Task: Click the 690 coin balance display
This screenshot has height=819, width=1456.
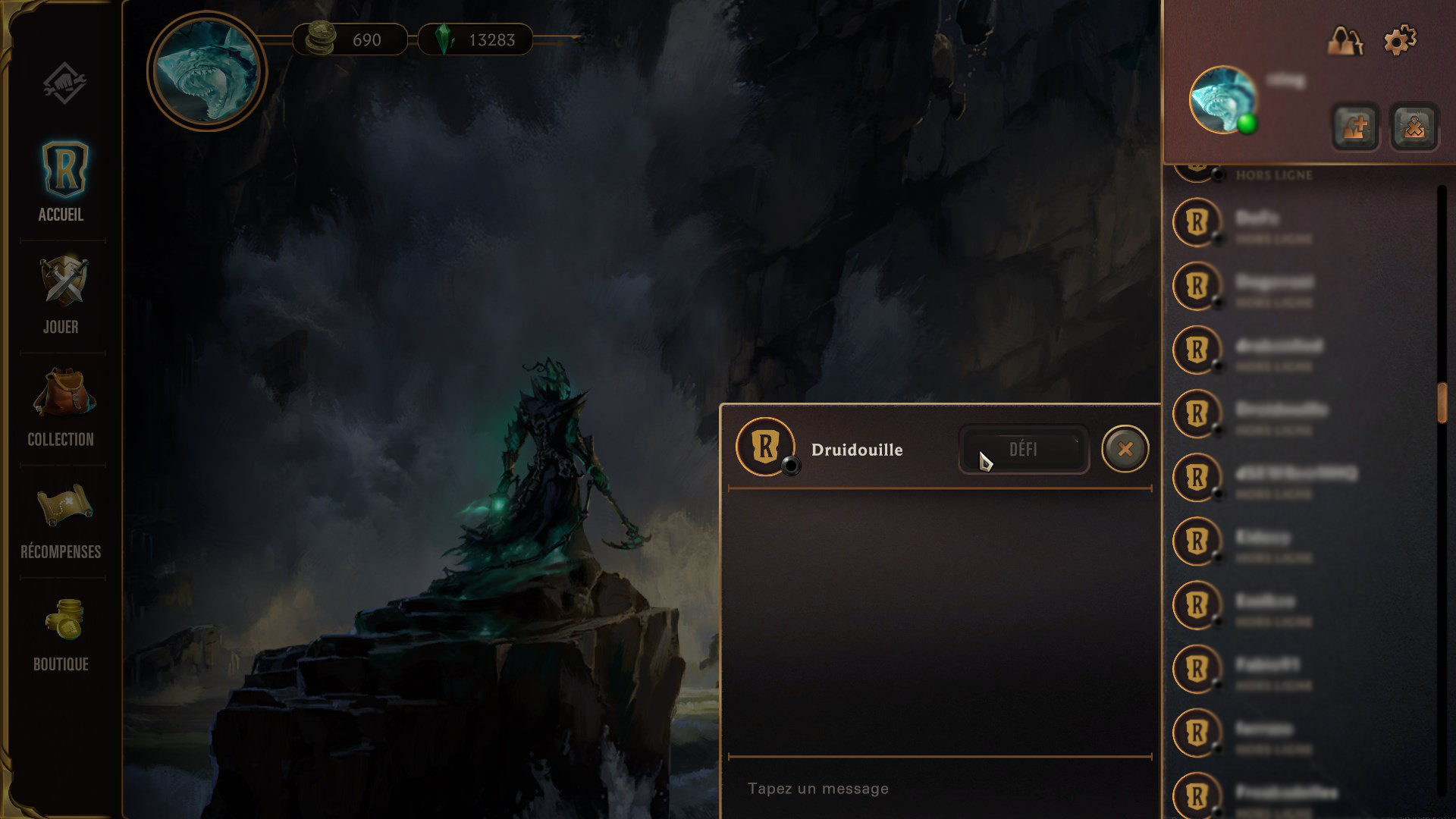Action: (x=350, y=40)
